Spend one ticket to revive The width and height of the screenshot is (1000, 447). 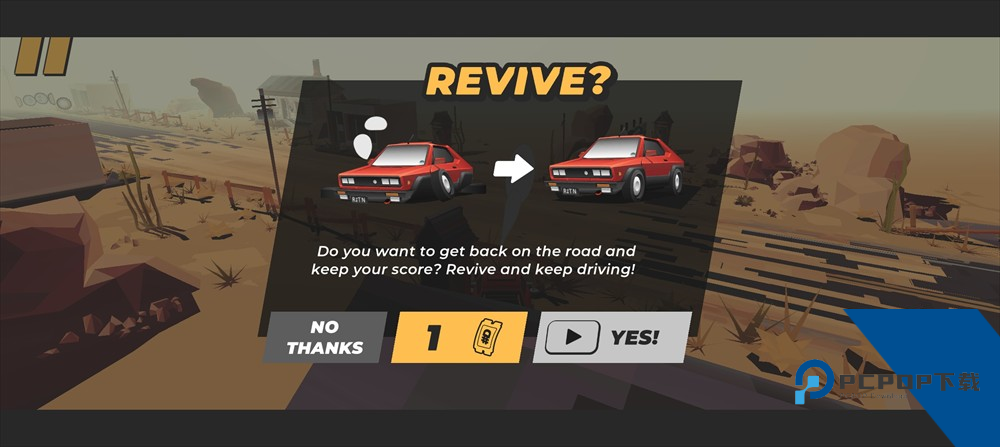point(459,337)
